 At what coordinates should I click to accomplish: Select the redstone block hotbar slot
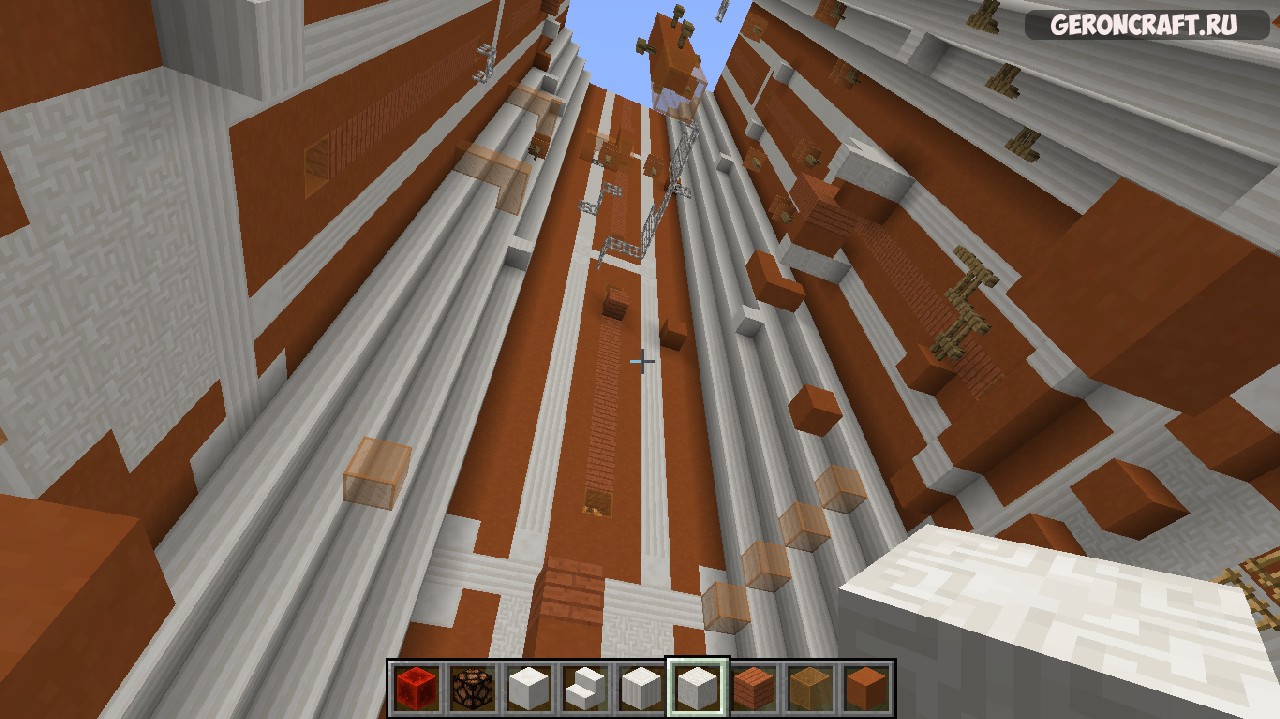[416, 688]
